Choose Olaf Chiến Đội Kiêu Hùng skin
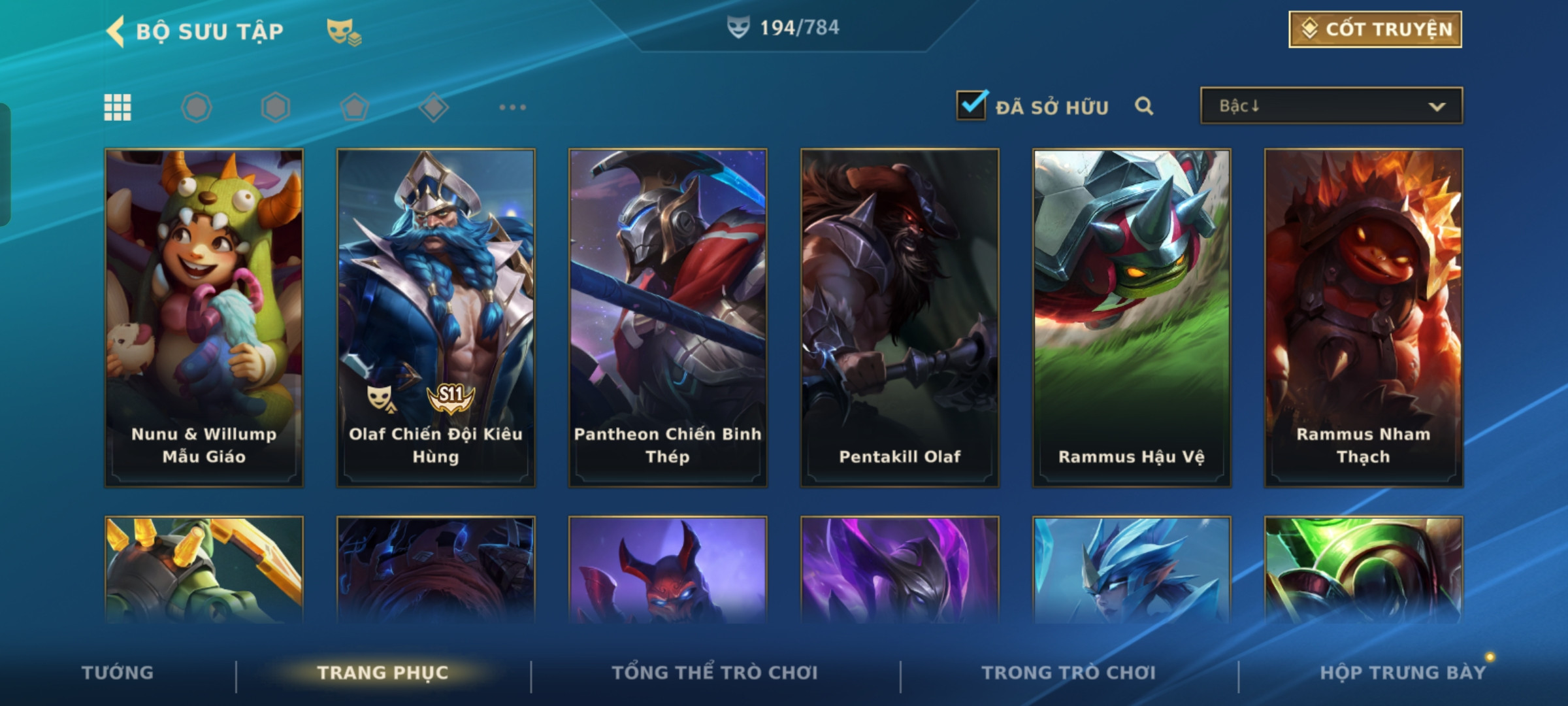Image resolution: width=1568 pixels, height=706 pixels. pyautogui.click(x=436, y=318)
